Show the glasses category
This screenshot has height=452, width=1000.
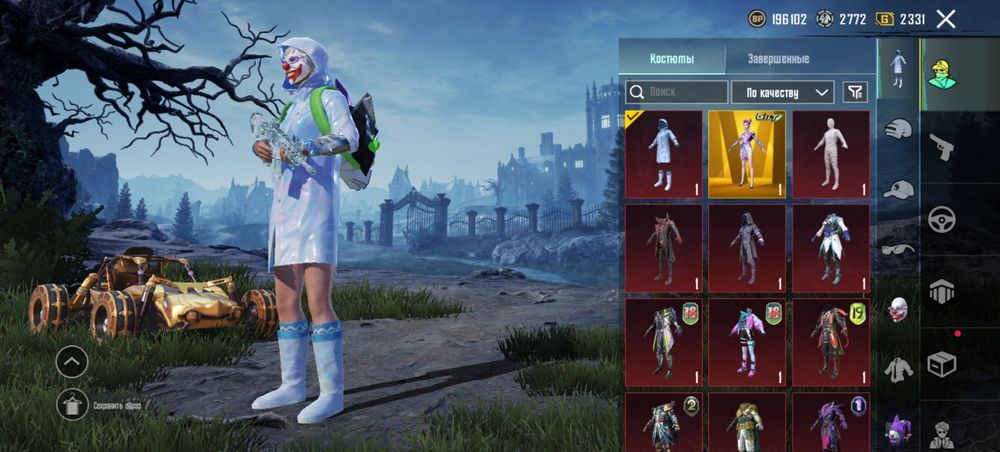tap(899, 249)
